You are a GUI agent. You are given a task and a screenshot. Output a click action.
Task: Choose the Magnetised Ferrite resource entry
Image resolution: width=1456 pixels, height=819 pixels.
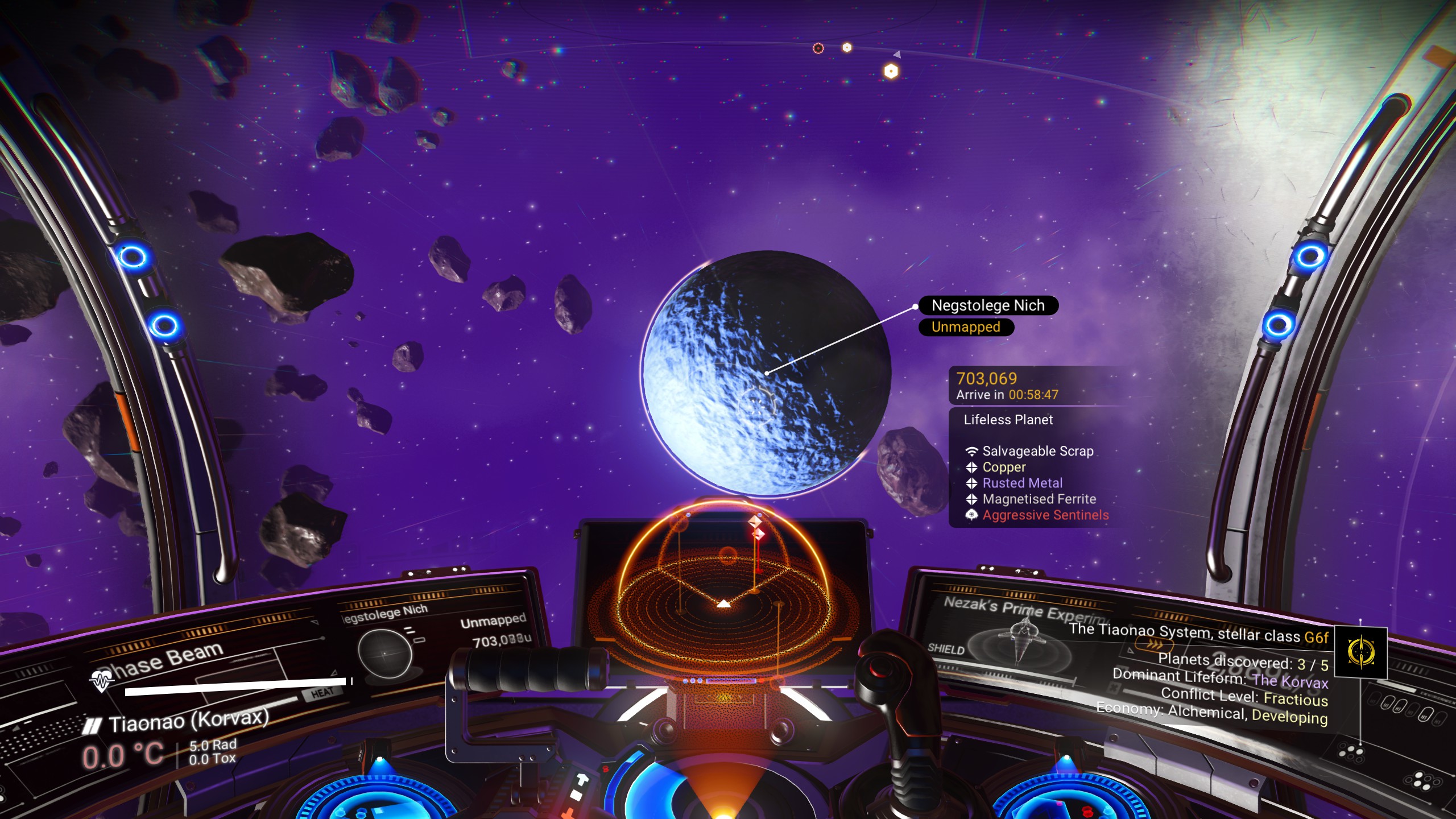[x=1039, y=499]
